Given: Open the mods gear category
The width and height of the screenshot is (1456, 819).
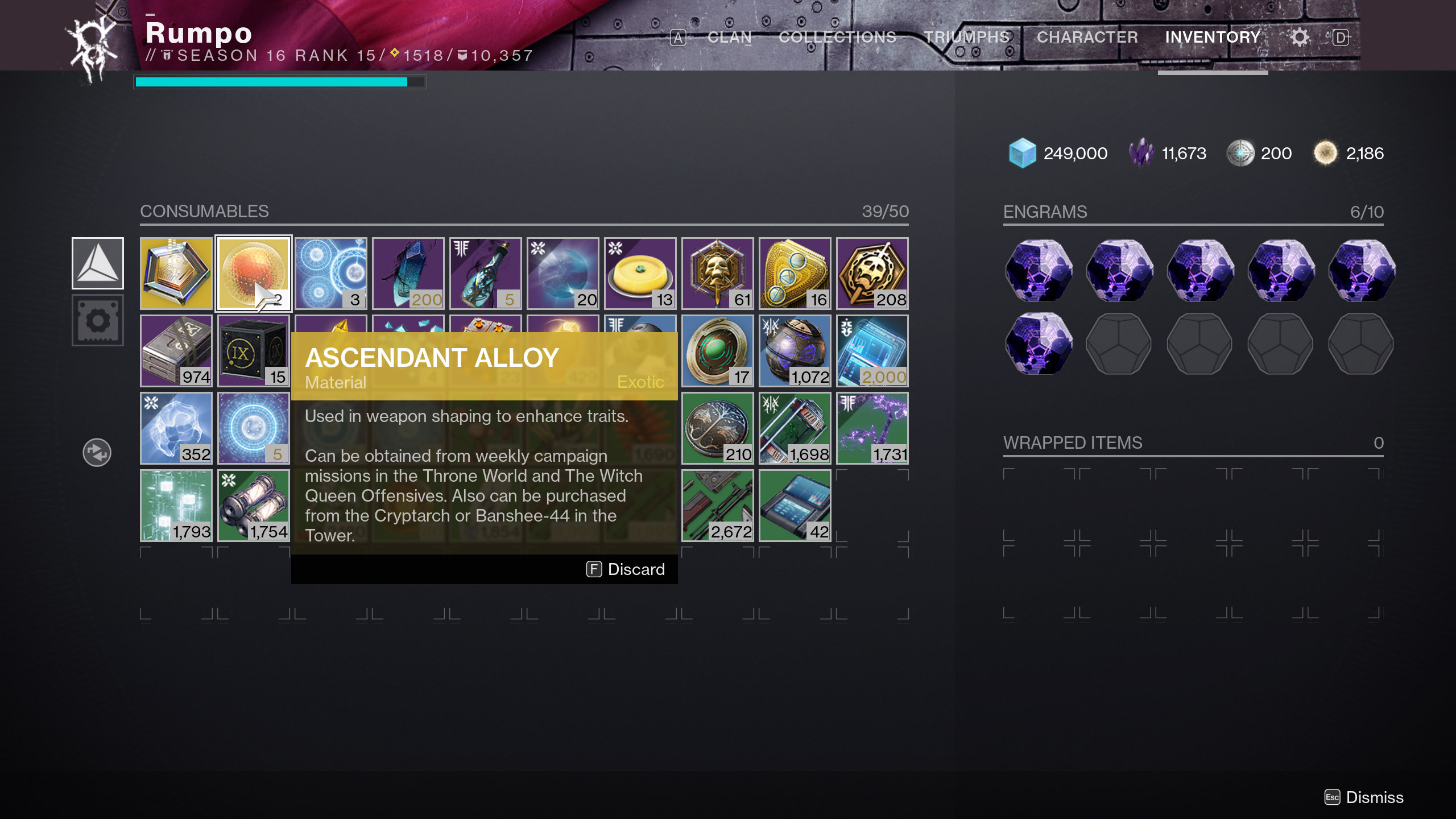Looking at the screenshot, I should click(98, 320).
